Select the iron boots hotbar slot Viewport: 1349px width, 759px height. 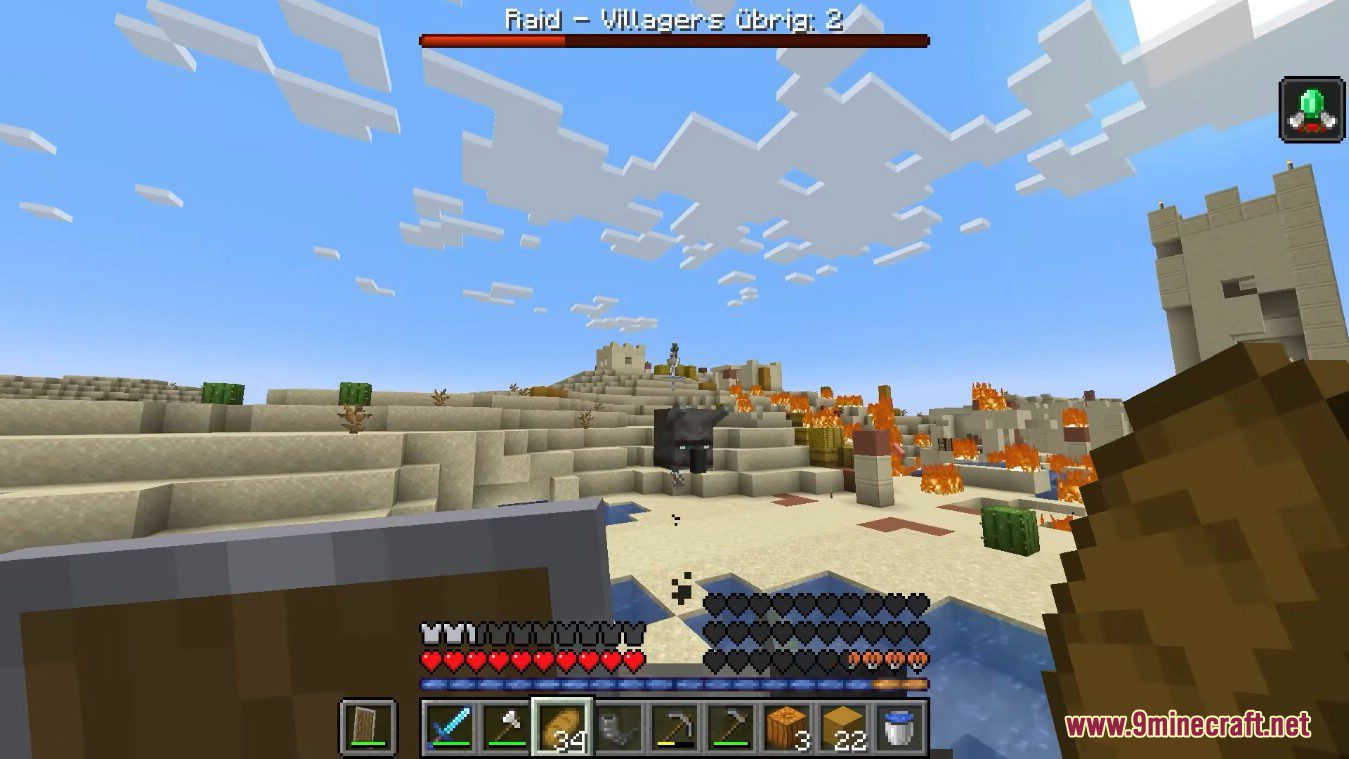pyautogui.click(x=621, y=731)
